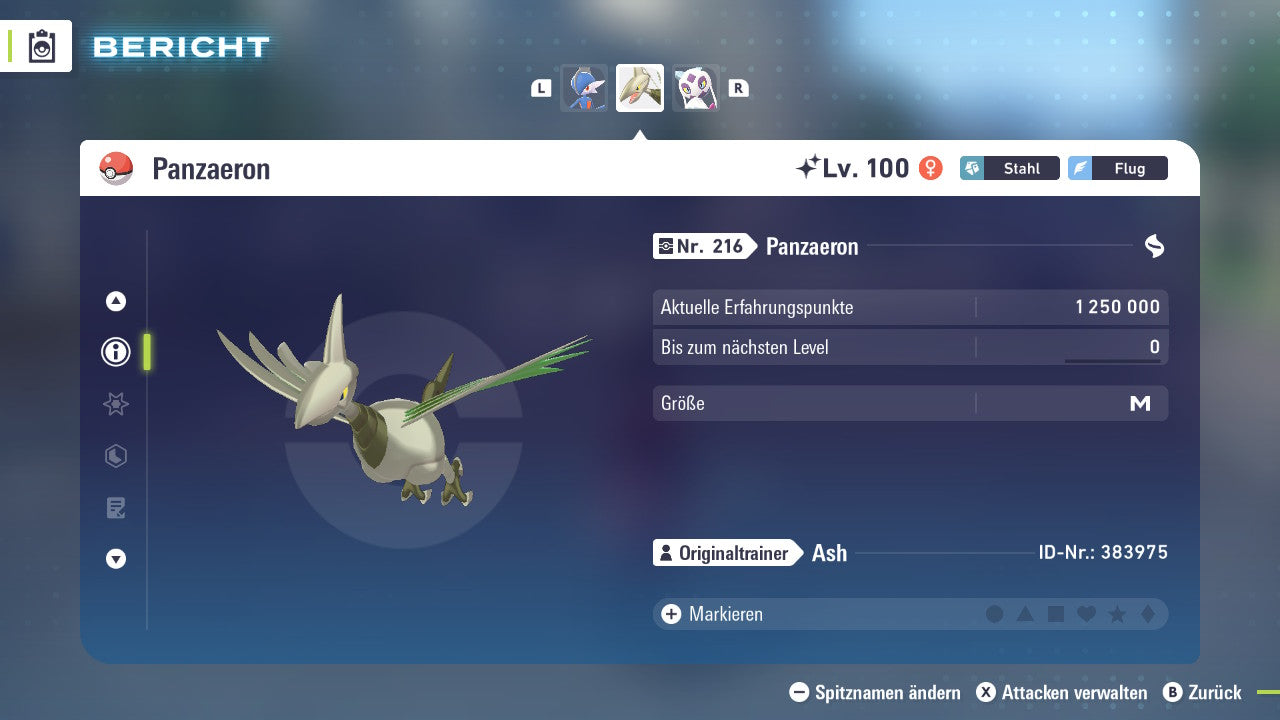The height and width of the screenshot is (720, 1280).
Task: Toggle the star marking
Action: coord(1115,613)
